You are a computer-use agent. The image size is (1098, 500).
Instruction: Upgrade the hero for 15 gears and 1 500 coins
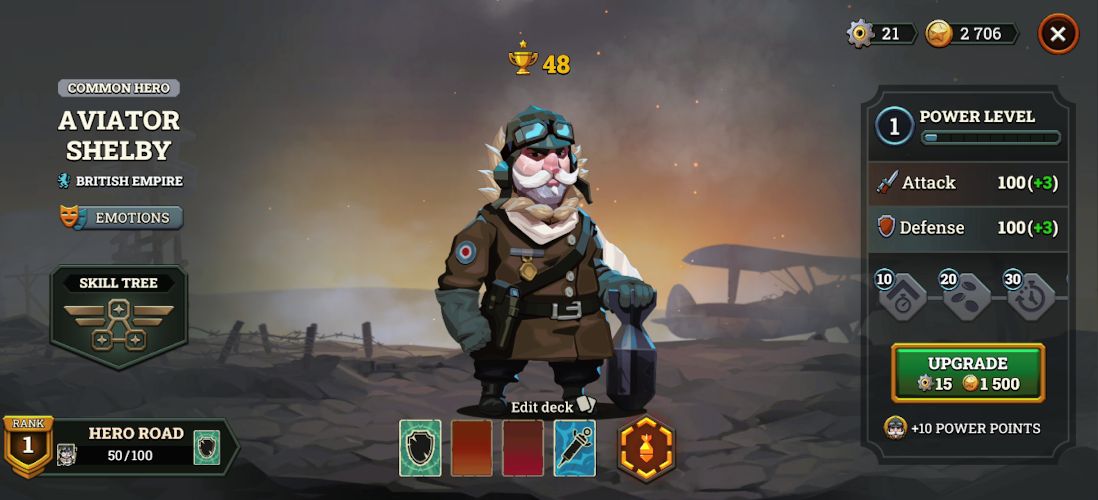[x=967, y=373]
